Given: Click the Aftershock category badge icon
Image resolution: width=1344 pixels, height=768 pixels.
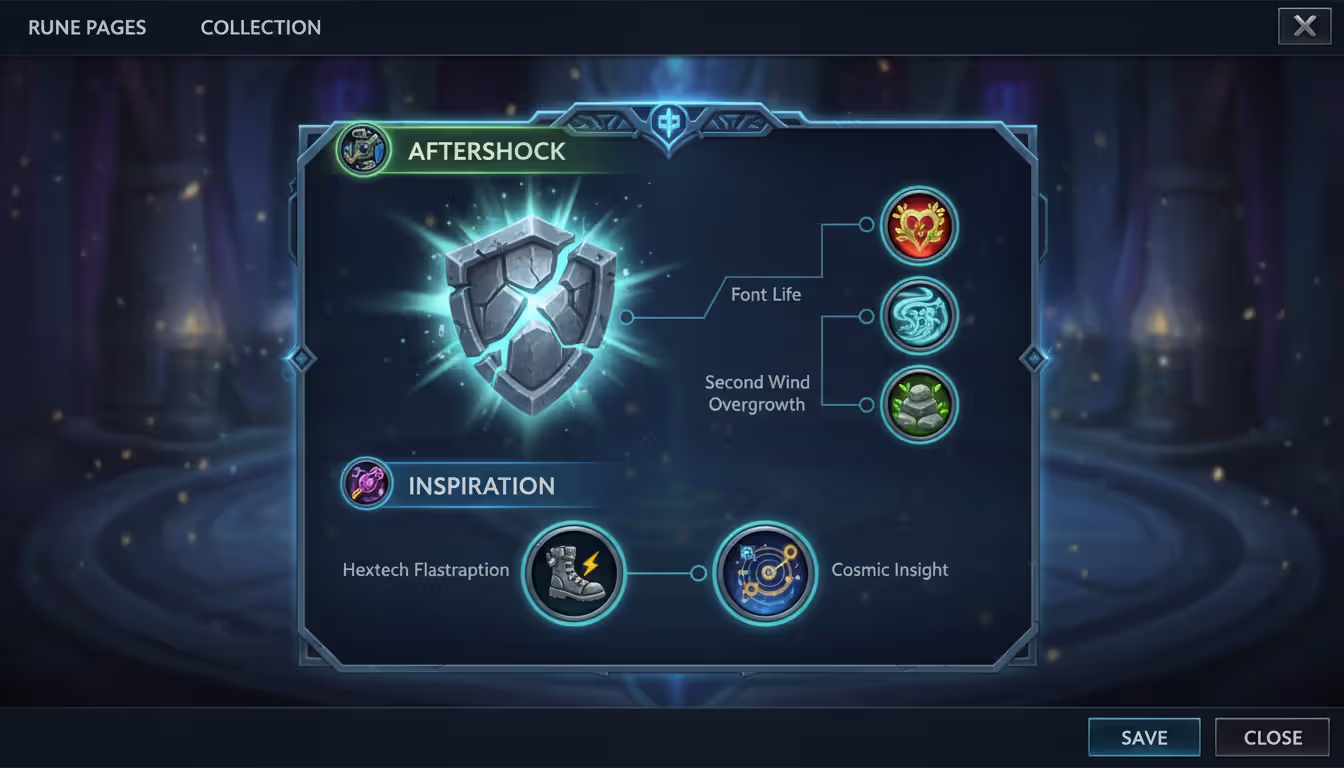Looking at the screenshot, I should (x=363, y=150).
